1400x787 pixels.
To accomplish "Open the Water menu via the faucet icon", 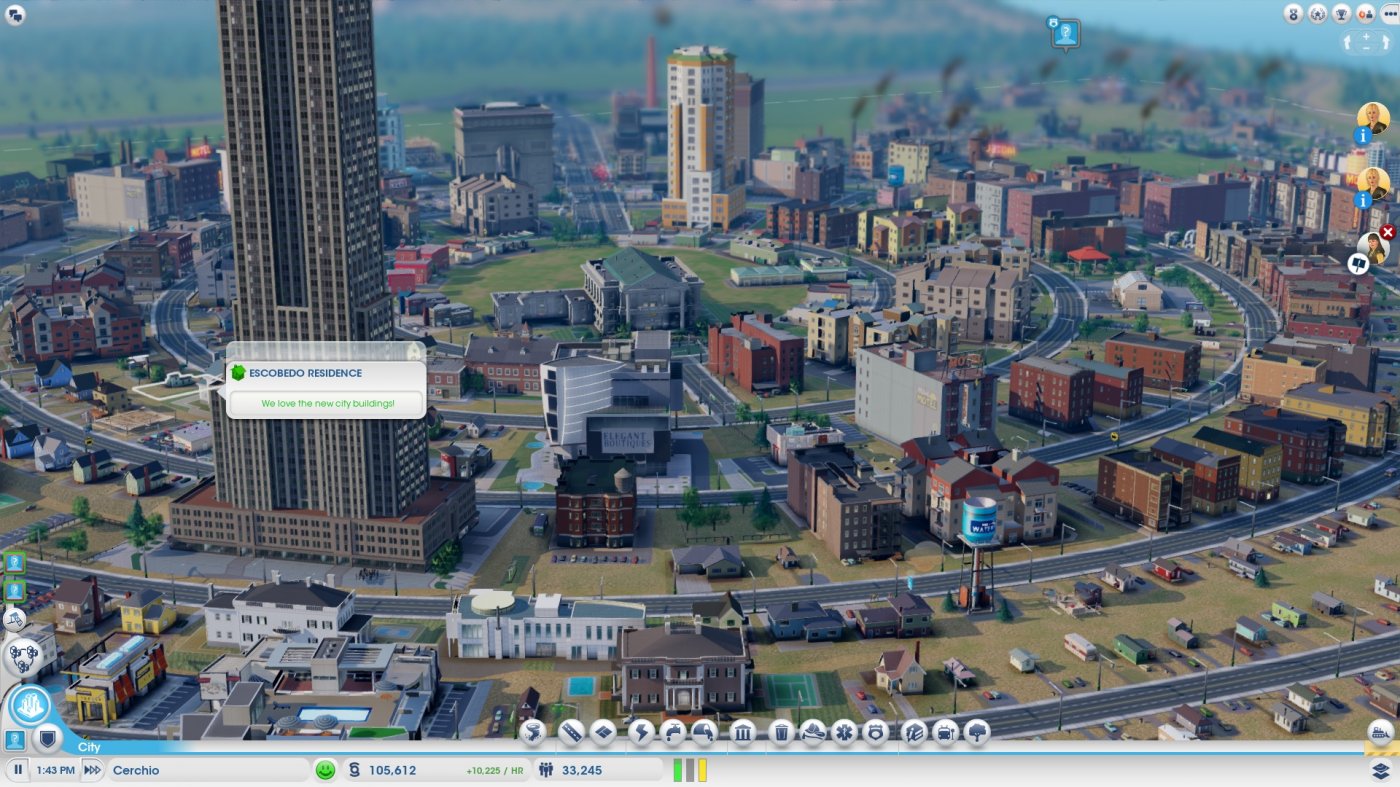I will 672,734.
